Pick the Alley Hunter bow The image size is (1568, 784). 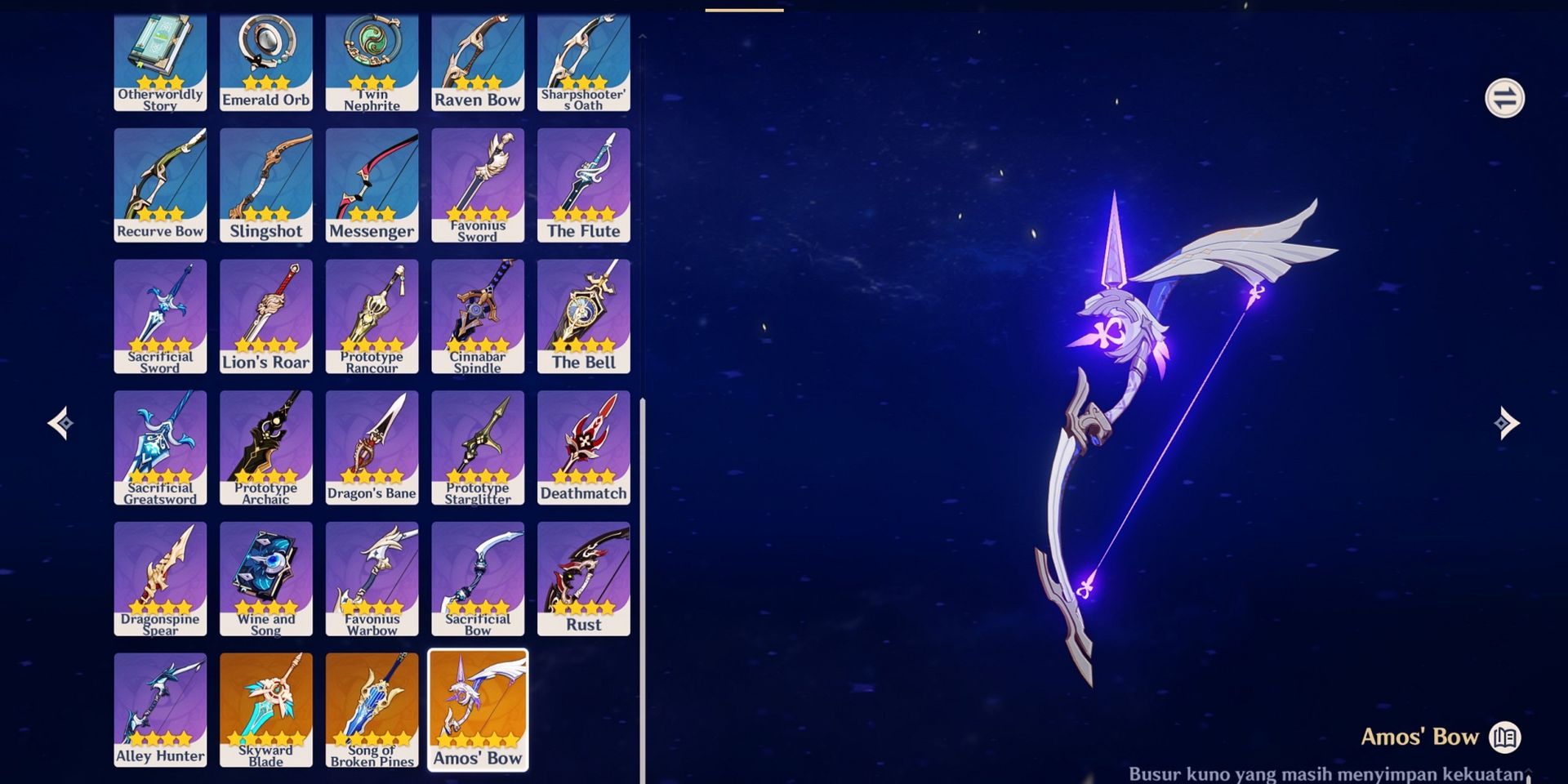click(x=160, y=709)
